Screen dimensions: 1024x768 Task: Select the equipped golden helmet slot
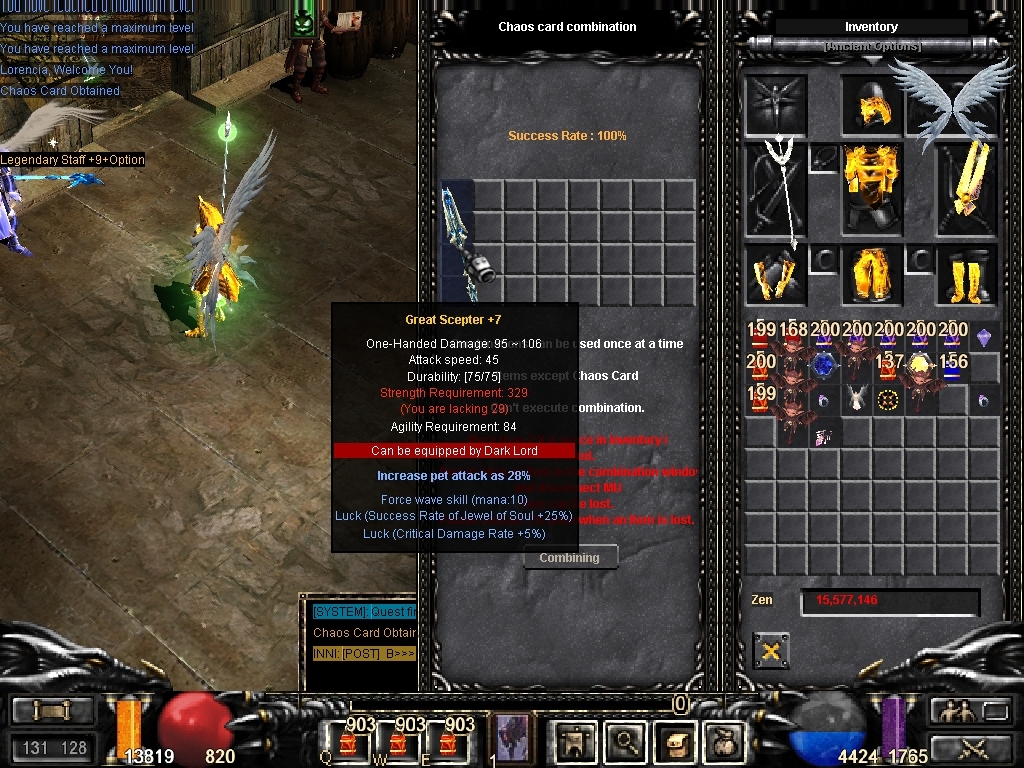pos(871,106)
